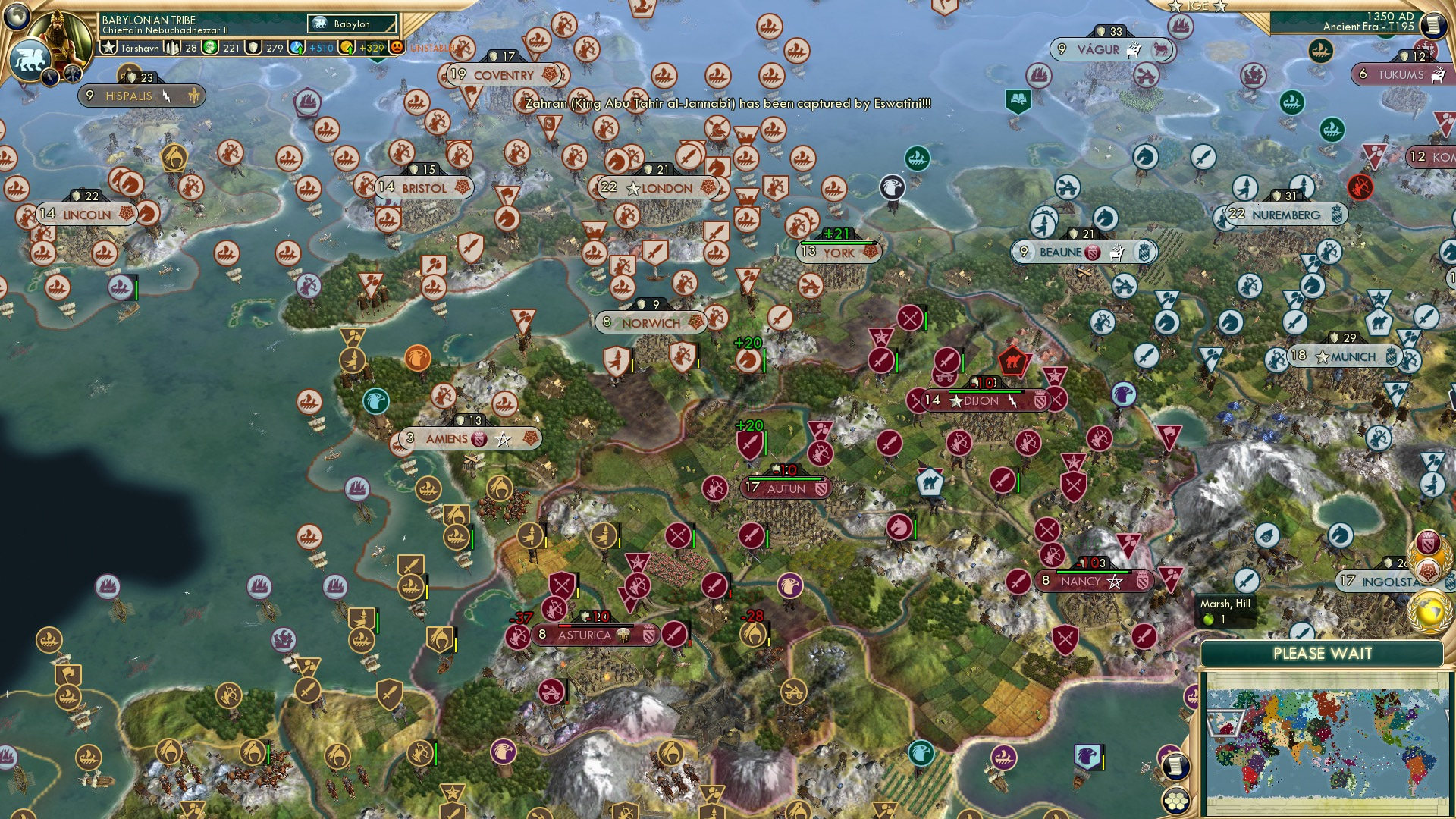
Task: Click the green coin icon showing 221
Action: pos(212,47)
